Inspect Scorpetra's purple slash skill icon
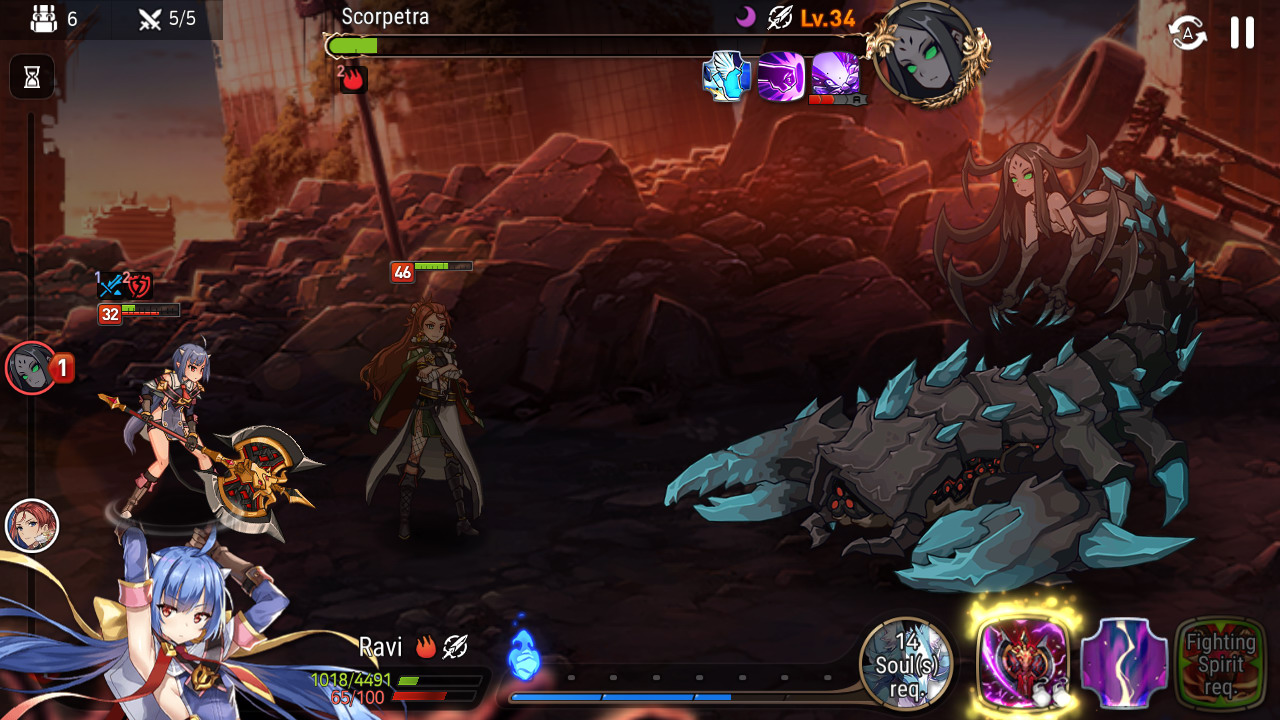1280x720 pixels. [781, 76]
